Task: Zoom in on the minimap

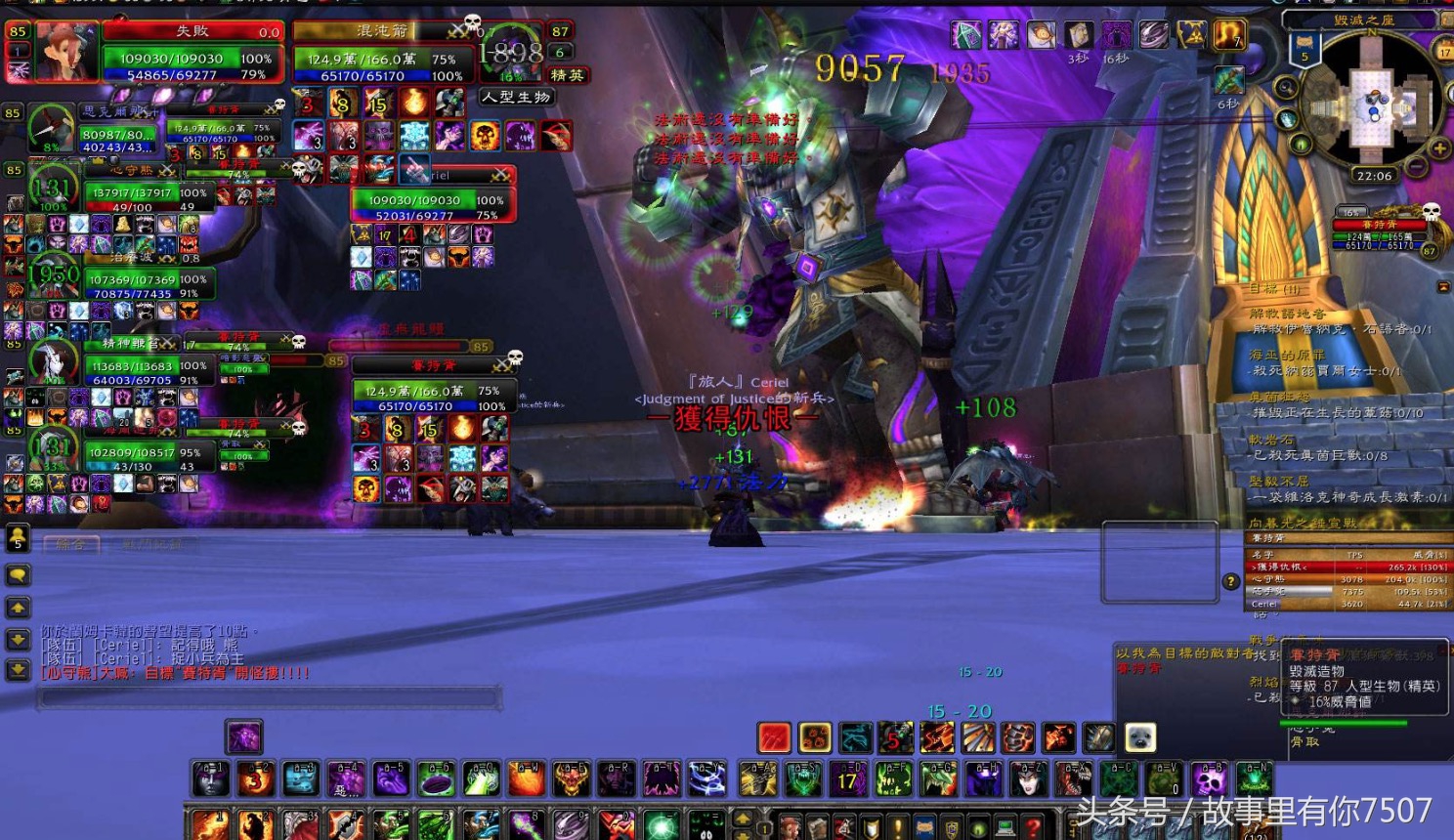Action: click(x=1438, y=148)
